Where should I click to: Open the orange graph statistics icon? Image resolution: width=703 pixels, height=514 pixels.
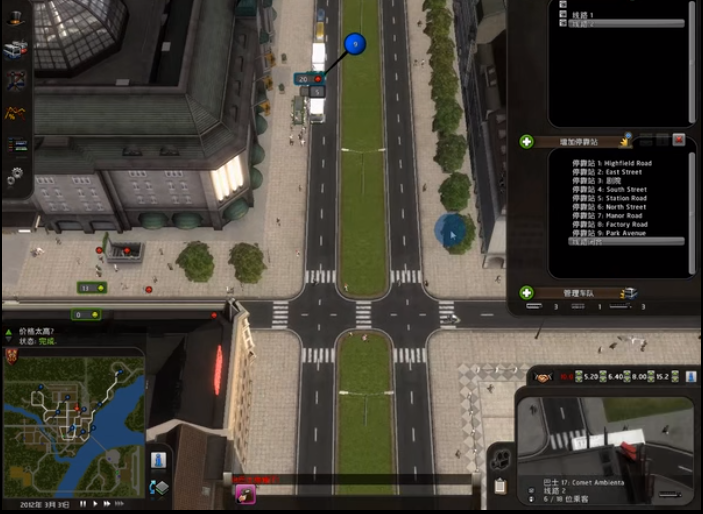coord(16,113)
